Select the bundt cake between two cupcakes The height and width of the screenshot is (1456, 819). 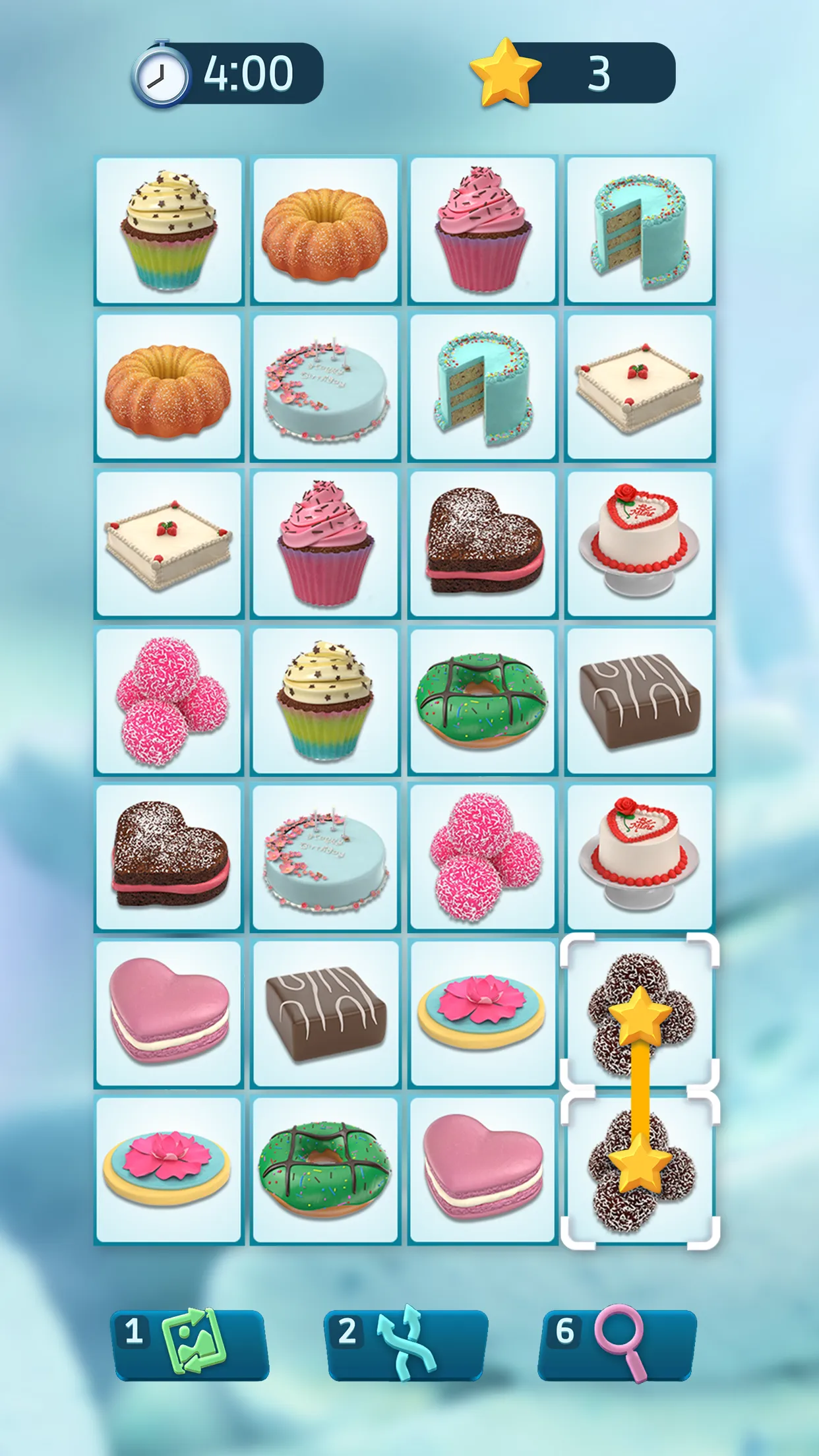point(325,231)
